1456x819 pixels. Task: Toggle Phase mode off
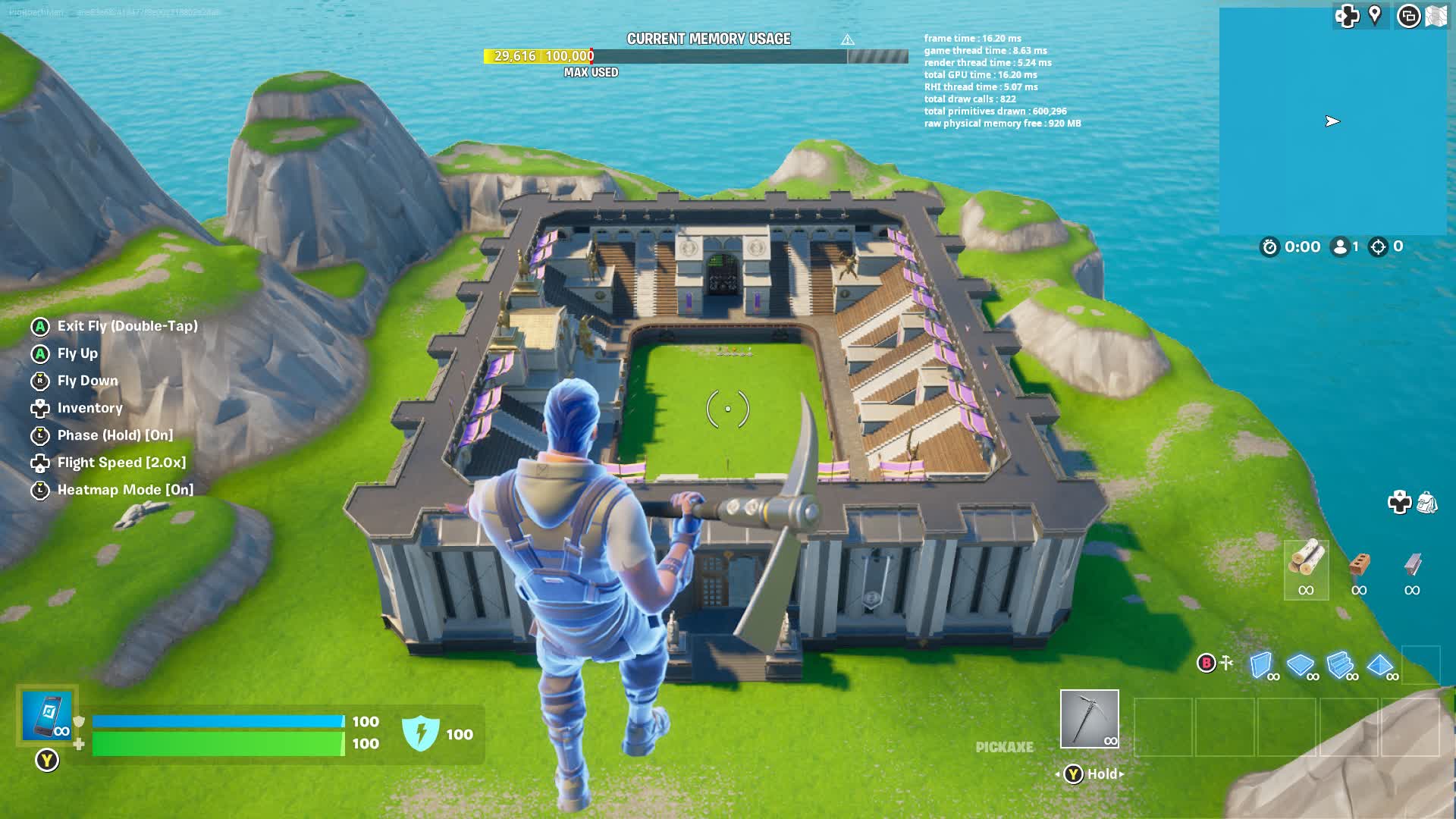pos(114,435)
